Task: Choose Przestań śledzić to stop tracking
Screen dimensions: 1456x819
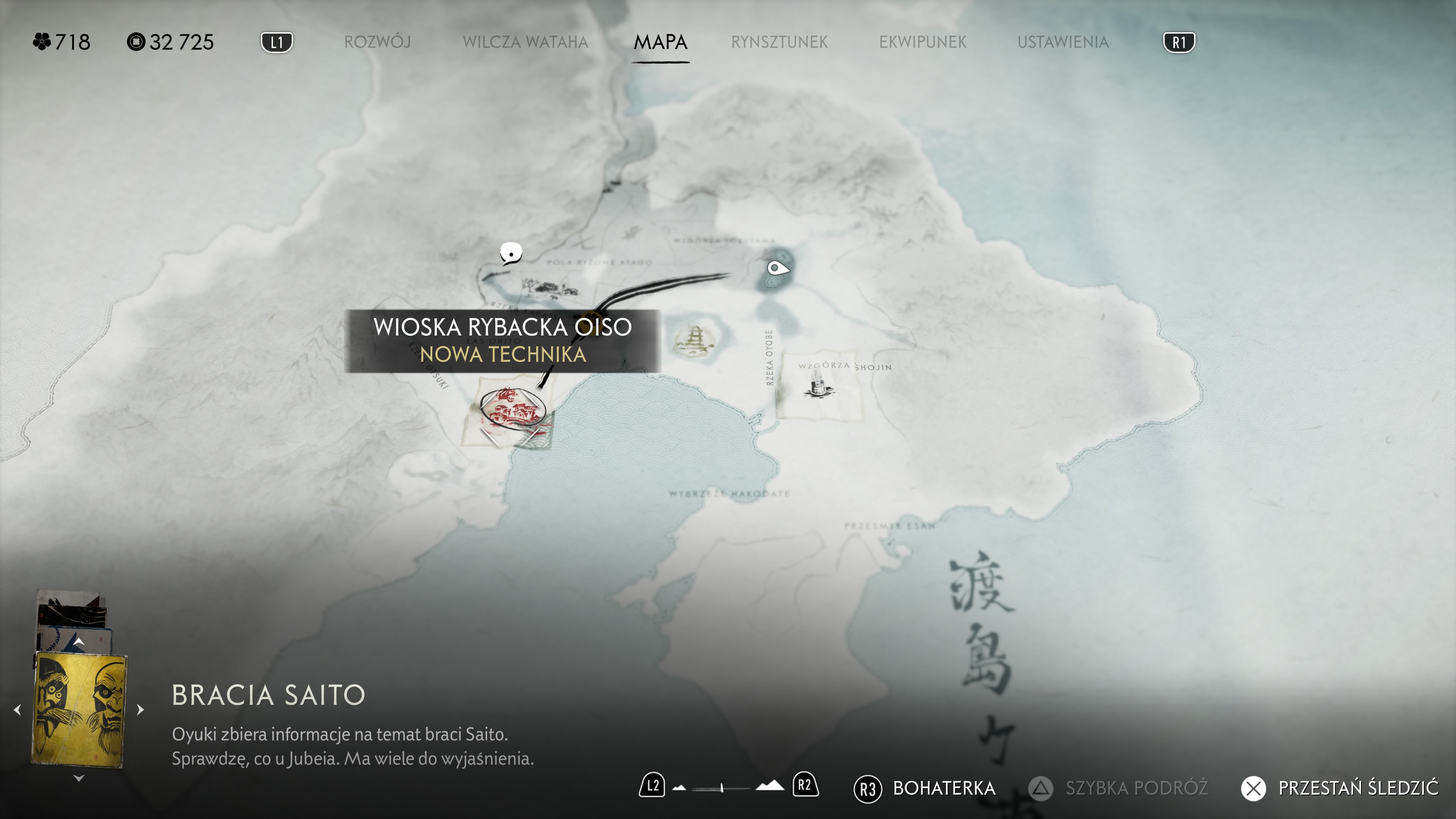Action: [1340, 788]
